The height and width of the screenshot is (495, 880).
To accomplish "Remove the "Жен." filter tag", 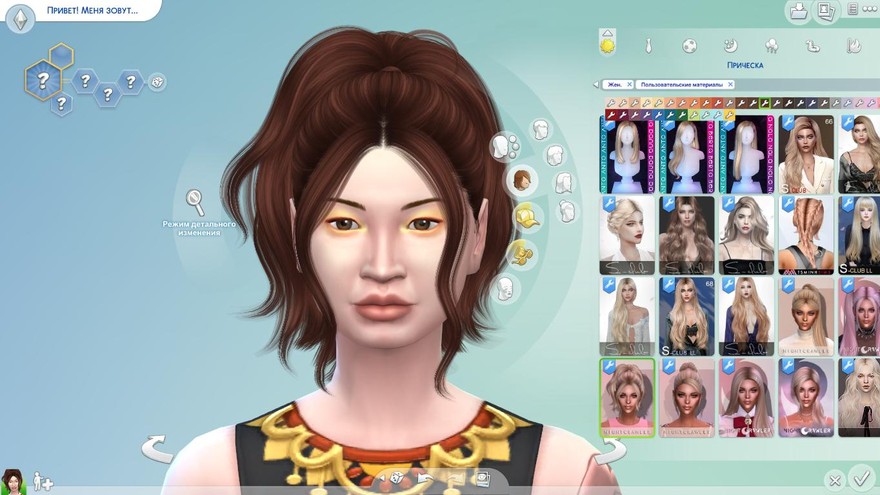I will click(630, 85).
